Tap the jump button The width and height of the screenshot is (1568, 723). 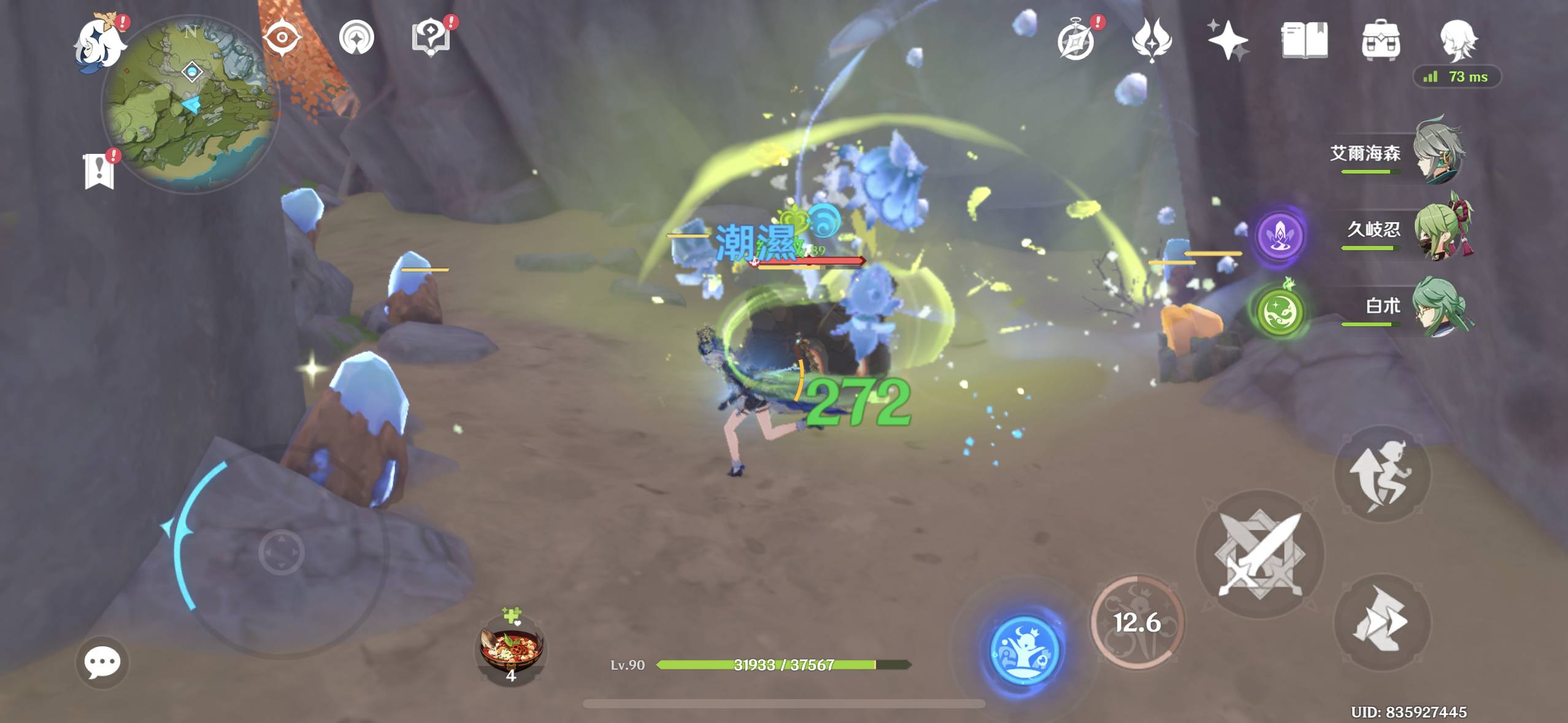[x=1382, y=474]
